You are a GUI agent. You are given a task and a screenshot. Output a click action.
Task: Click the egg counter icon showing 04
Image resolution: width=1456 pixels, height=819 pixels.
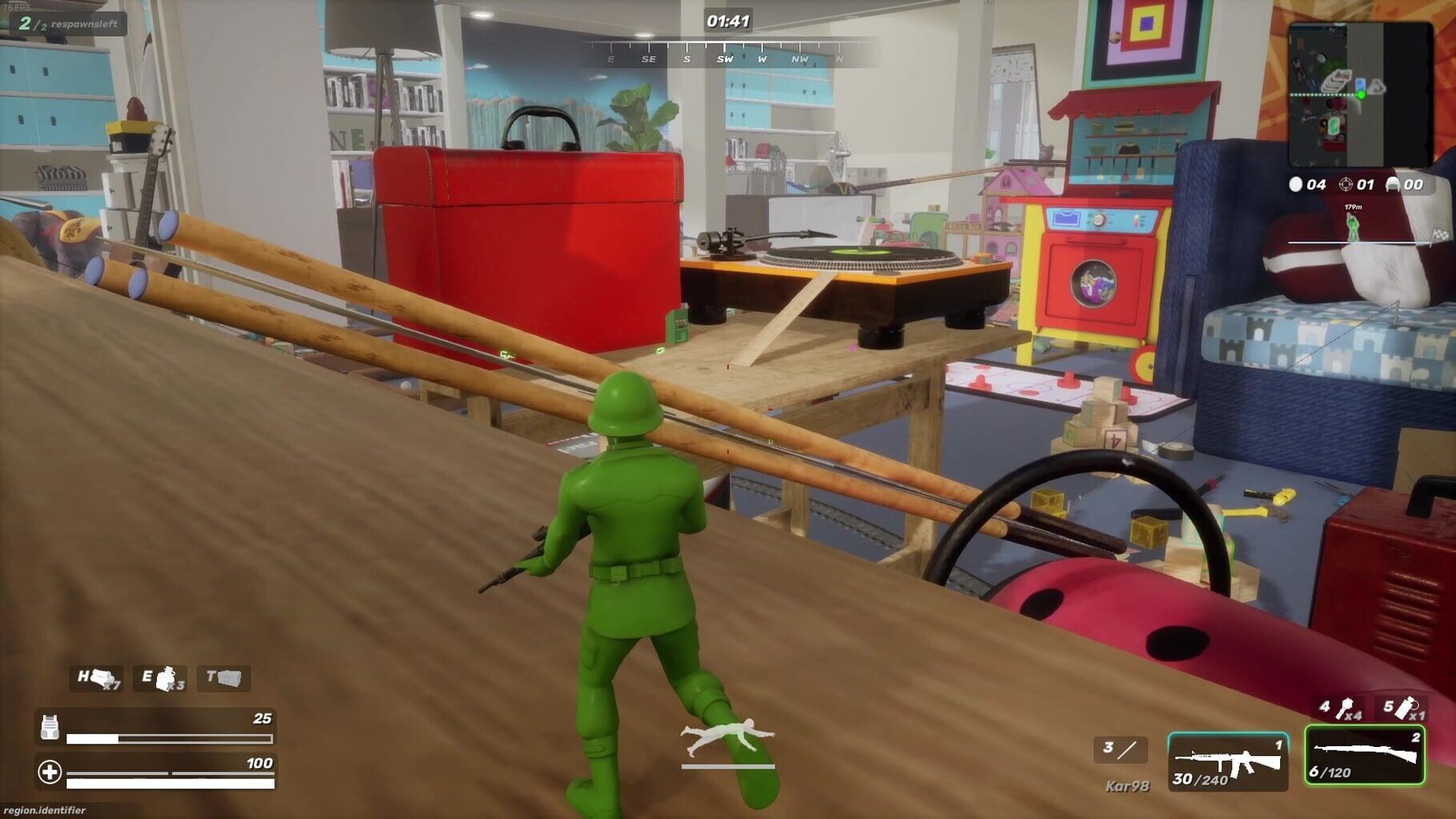pos(1298,185)
